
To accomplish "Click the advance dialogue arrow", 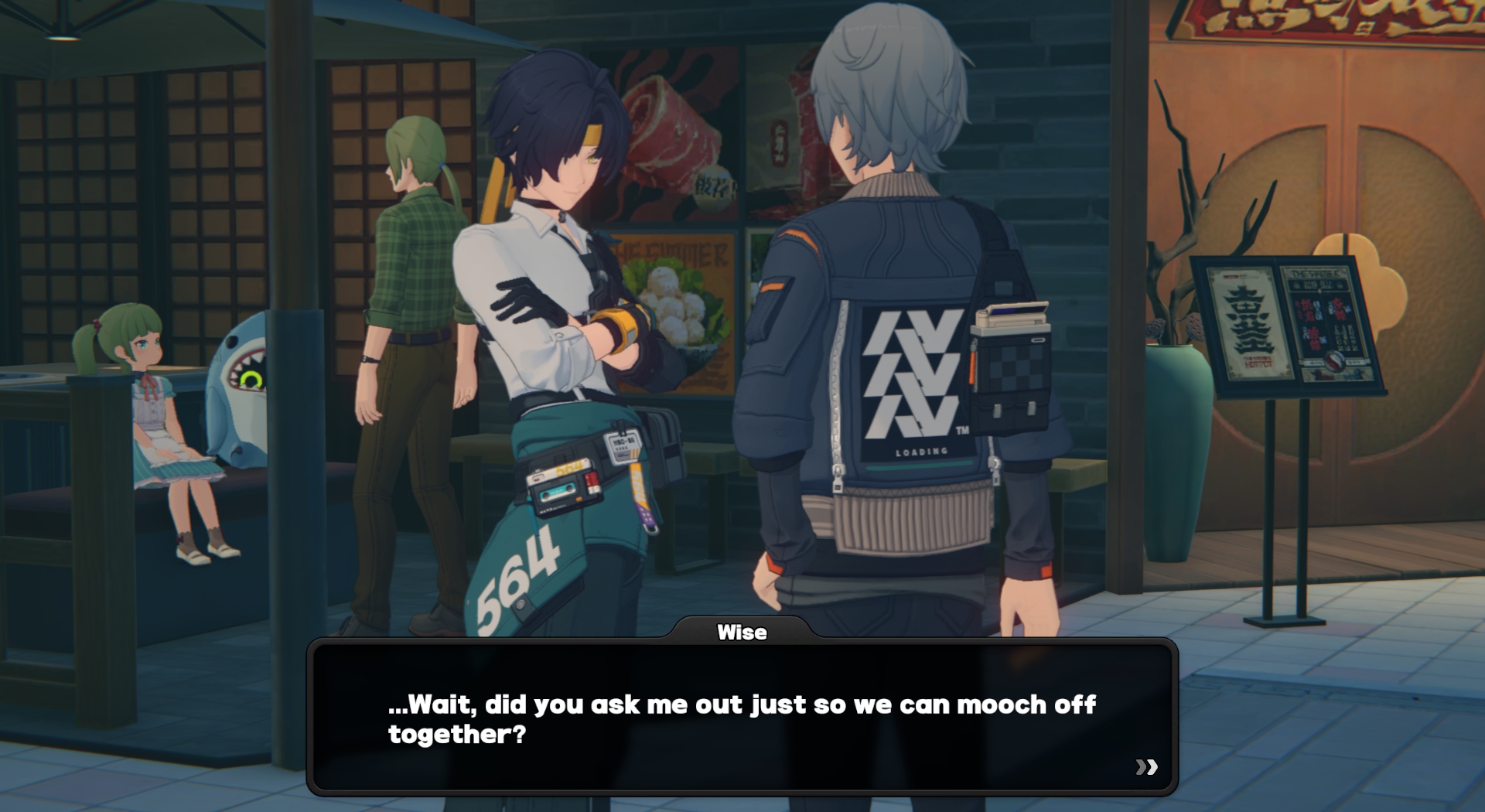I will (1147, 768).
